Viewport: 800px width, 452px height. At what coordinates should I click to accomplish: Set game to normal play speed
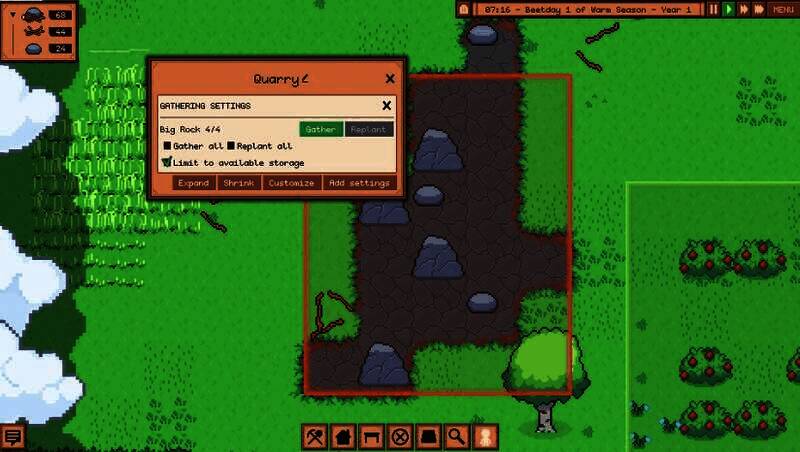tap(729, 9)
